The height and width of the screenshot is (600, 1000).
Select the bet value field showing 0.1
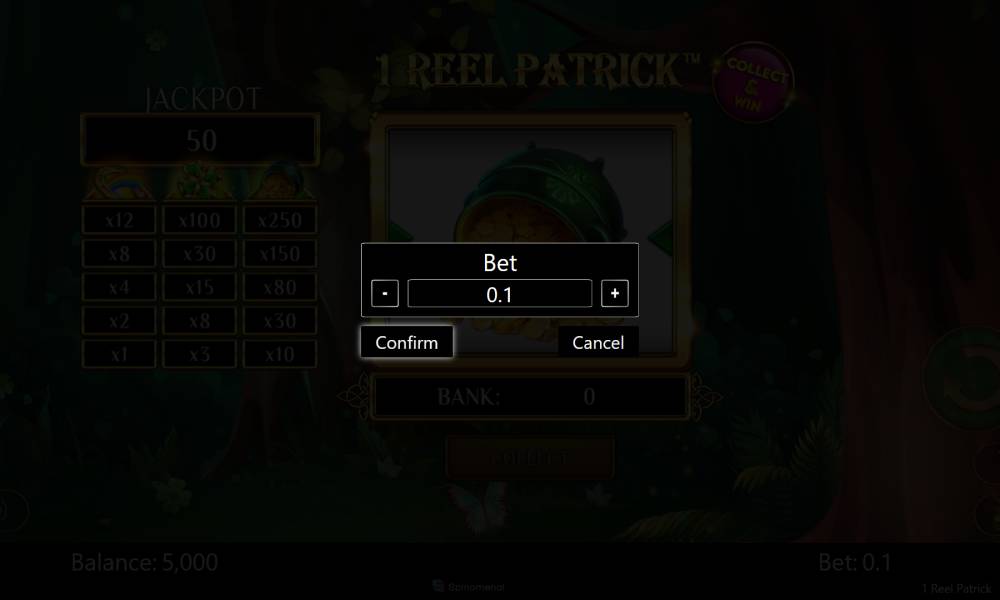pos(500,294)
